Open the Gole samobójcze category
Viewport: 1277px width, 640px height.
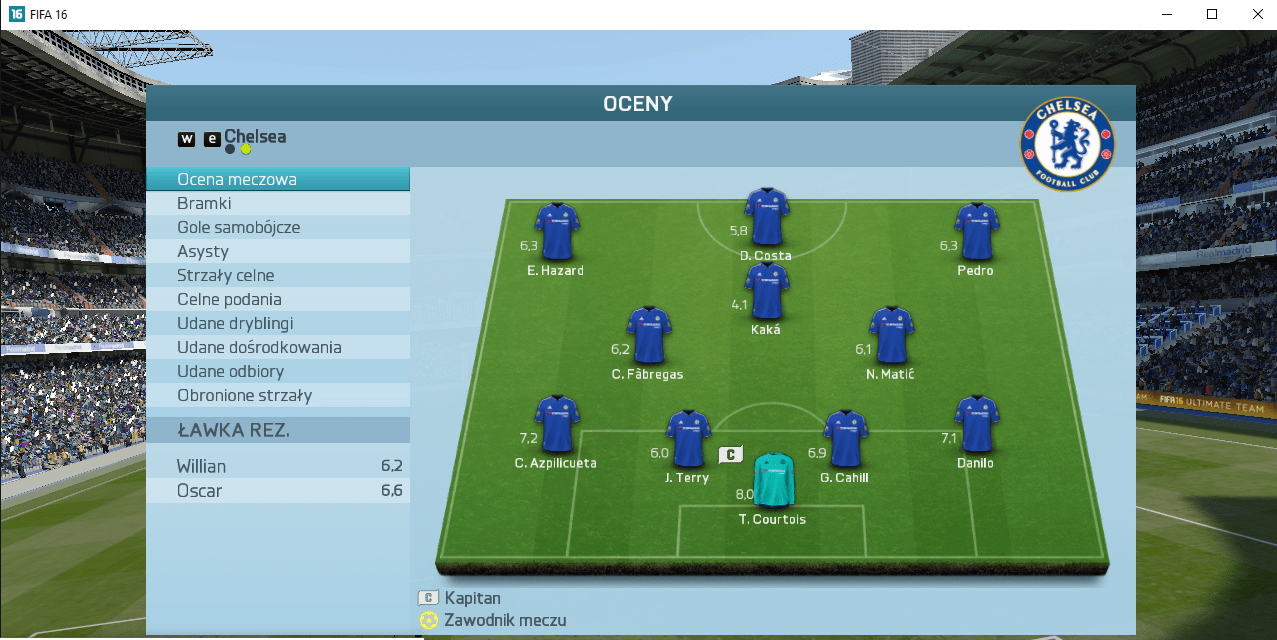277,228
